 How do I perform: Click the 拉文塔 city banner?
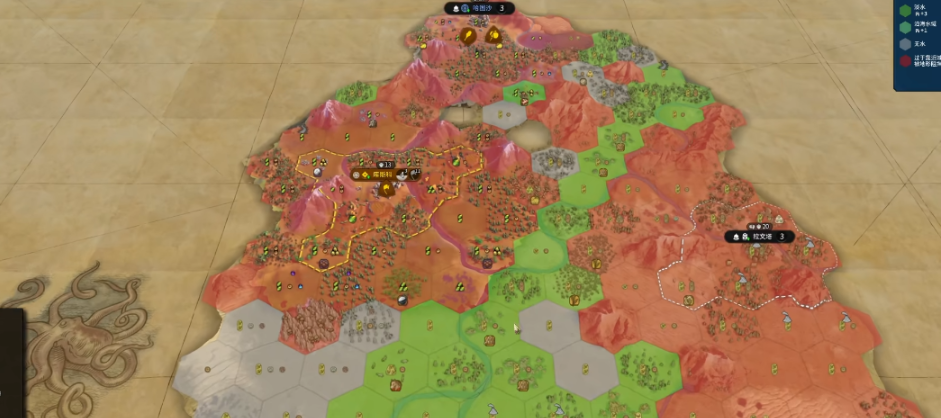(x=762, y=237)
